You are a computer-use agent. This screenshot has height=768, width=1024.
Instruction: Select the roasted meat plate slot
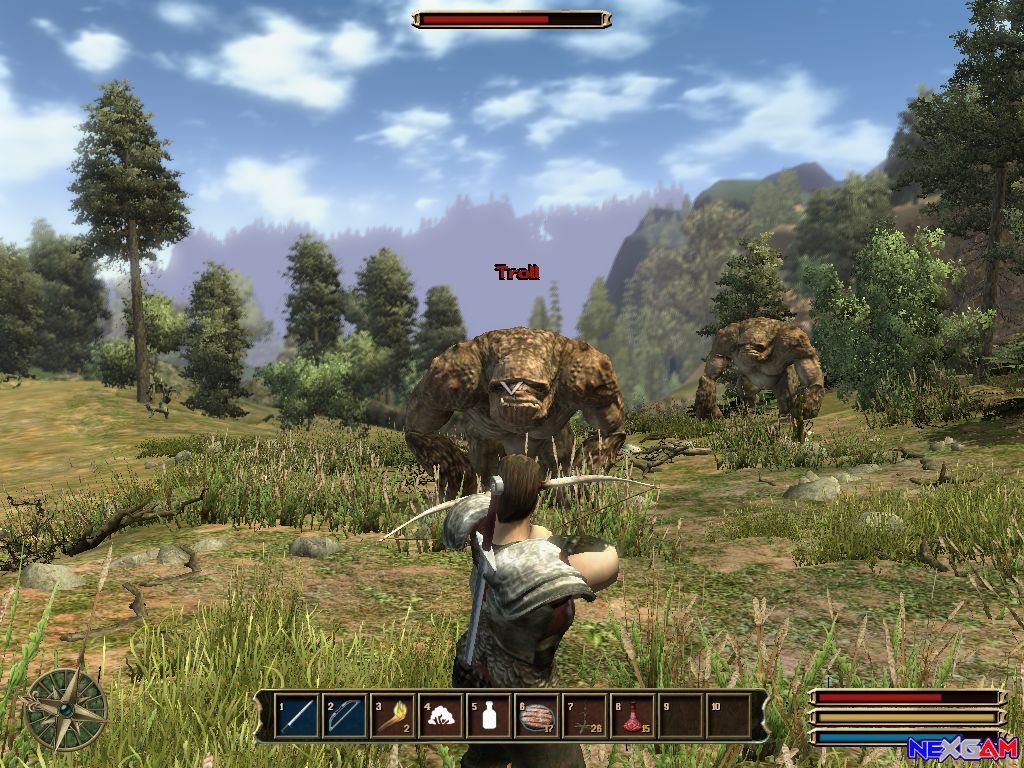(537, 716)
